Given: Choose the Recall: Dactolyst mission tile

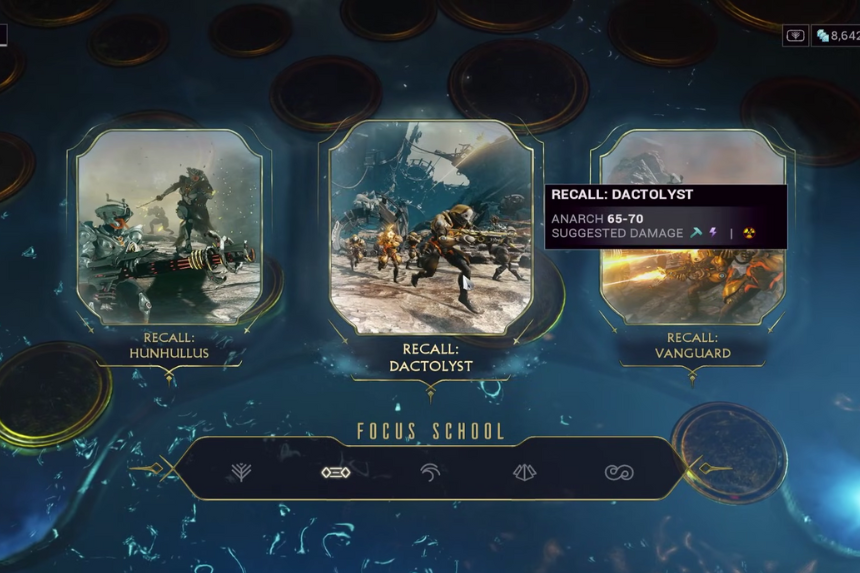Looking at the screenshot, I should (430, 228).
